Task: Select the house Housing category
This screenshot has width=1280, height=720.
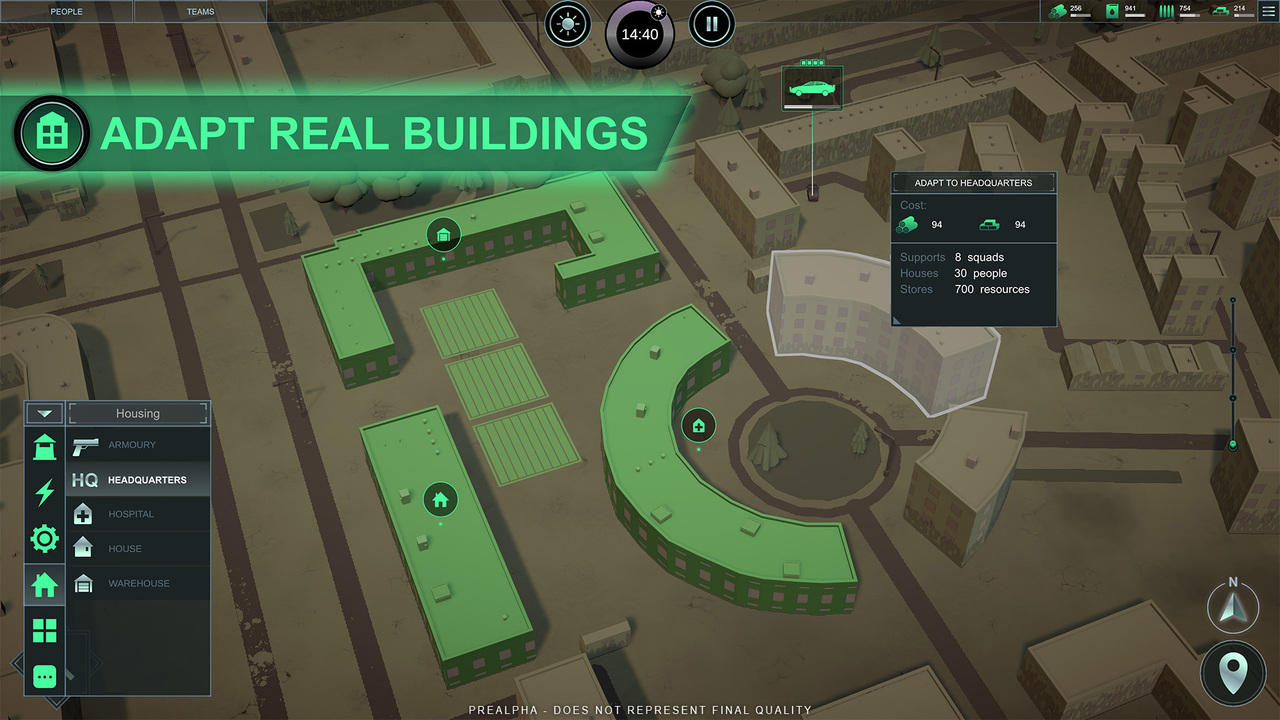Action: 45,585
